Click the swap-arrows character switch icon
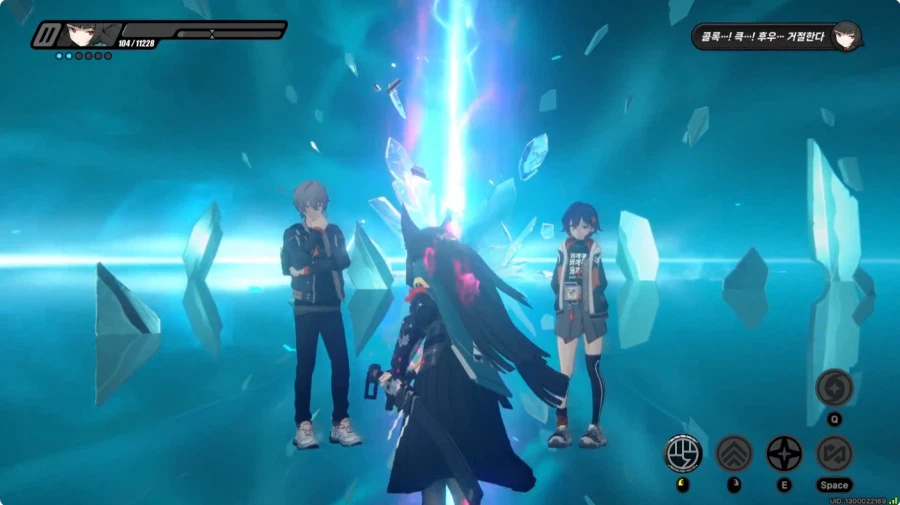 pos(834,454)
